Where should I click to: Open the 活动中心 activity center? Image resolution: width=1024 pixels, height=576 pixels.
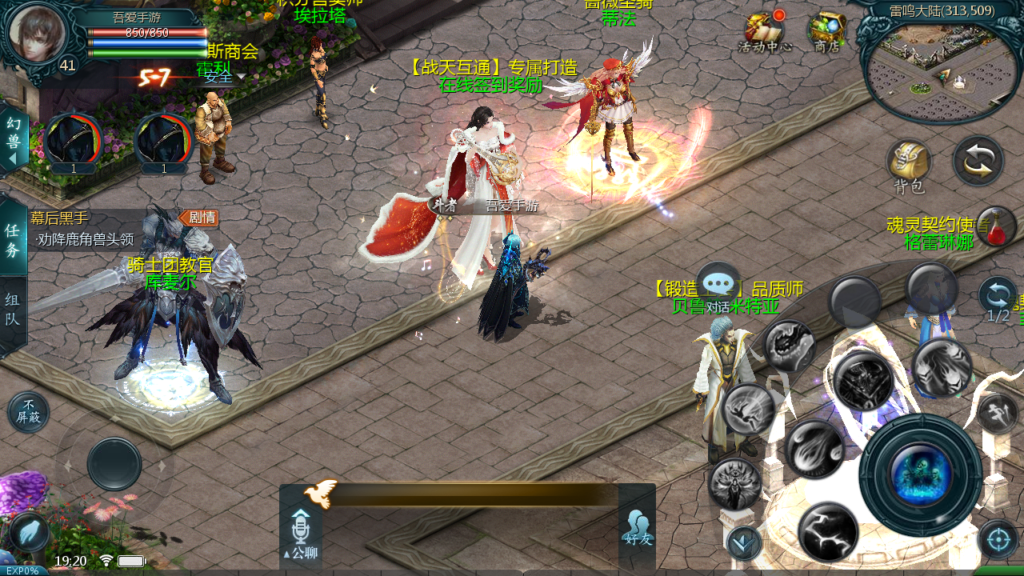click(763, 32)
